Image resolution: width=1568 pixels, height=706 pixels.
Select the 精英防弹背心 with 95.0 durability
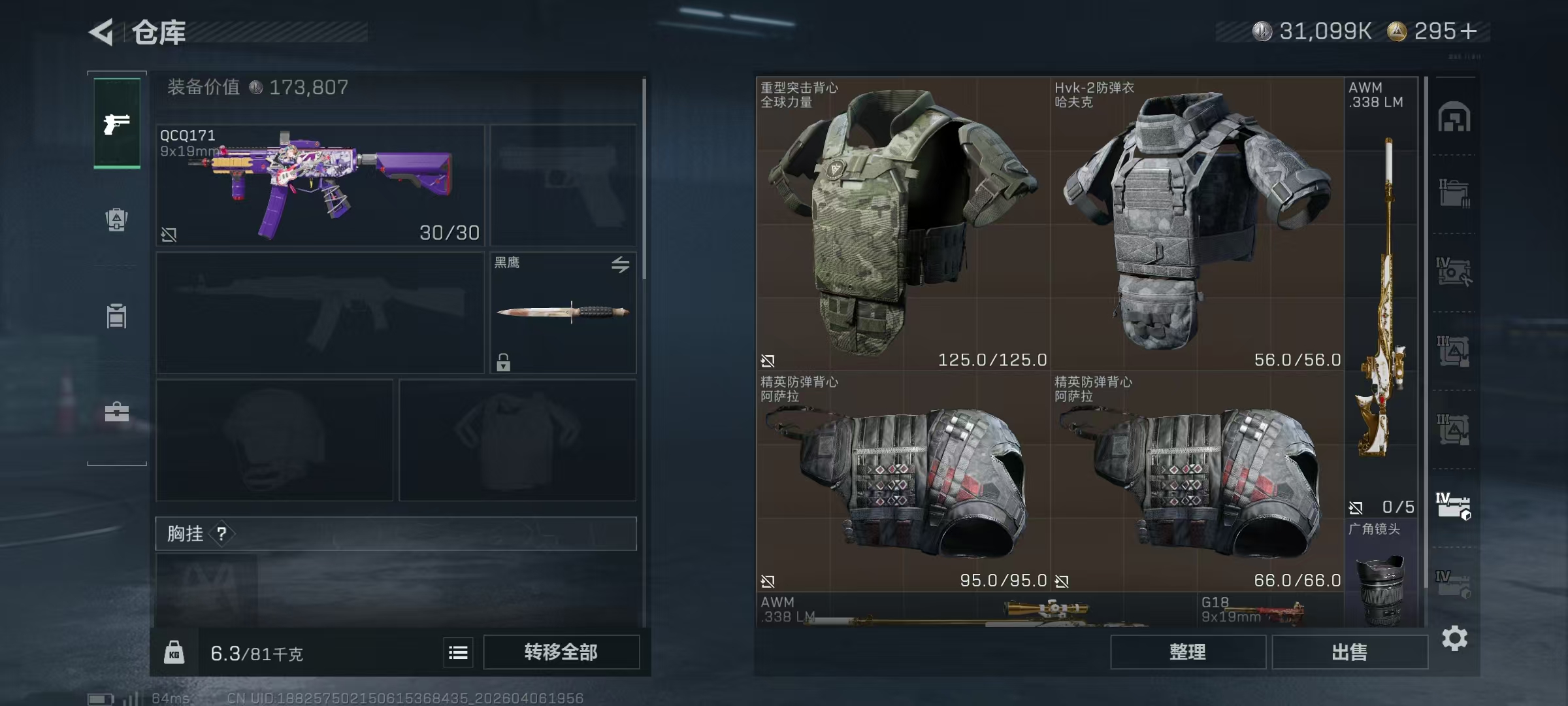tap(903, 482)
